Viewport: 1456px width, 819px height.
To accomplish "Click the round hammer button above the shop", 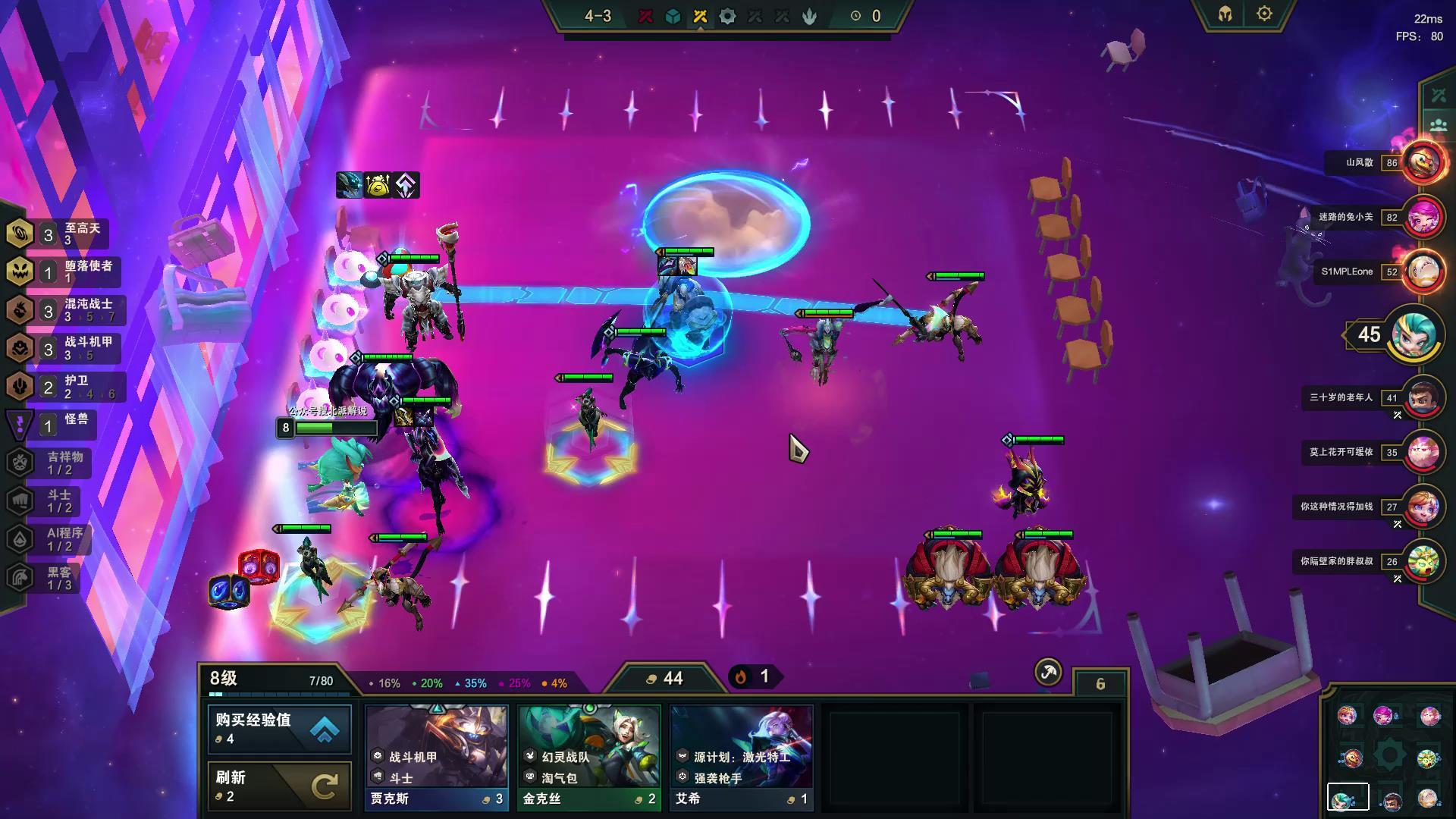I will [1048, 672].
